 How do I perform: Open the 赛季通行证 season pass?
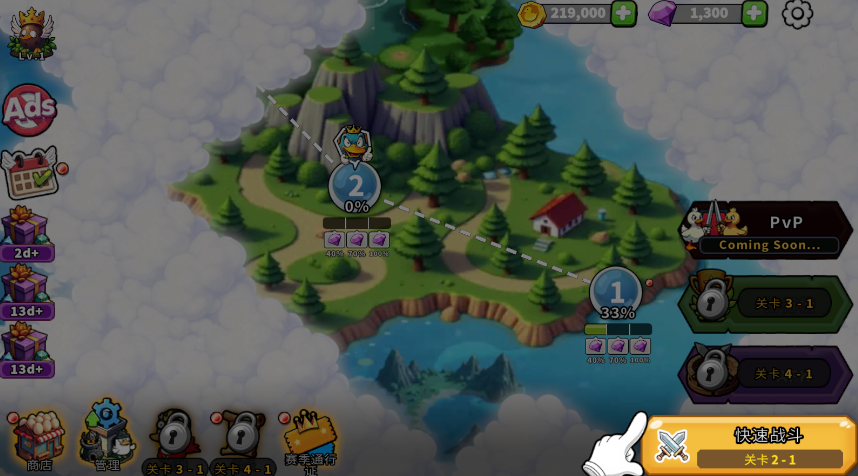[309, 438]
